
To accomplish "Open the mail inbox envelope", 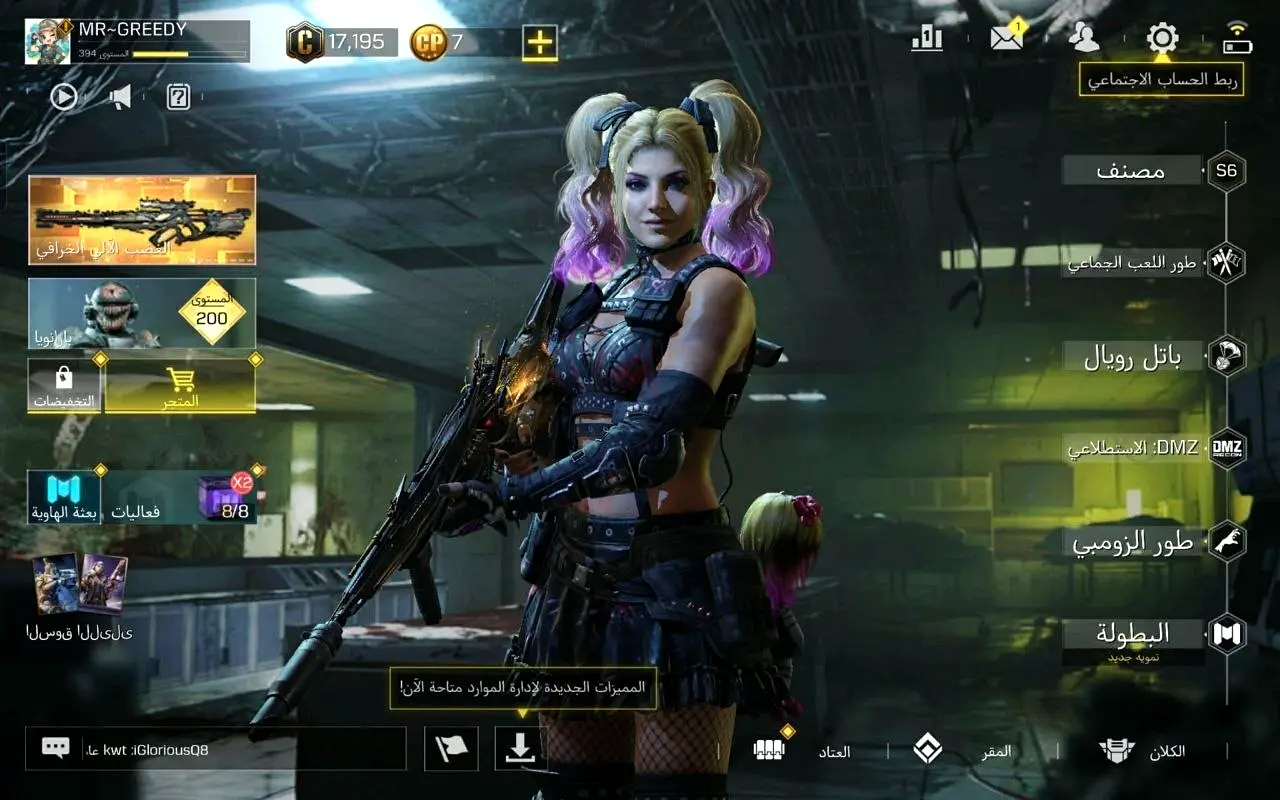I will click(x=1006, y=39).
